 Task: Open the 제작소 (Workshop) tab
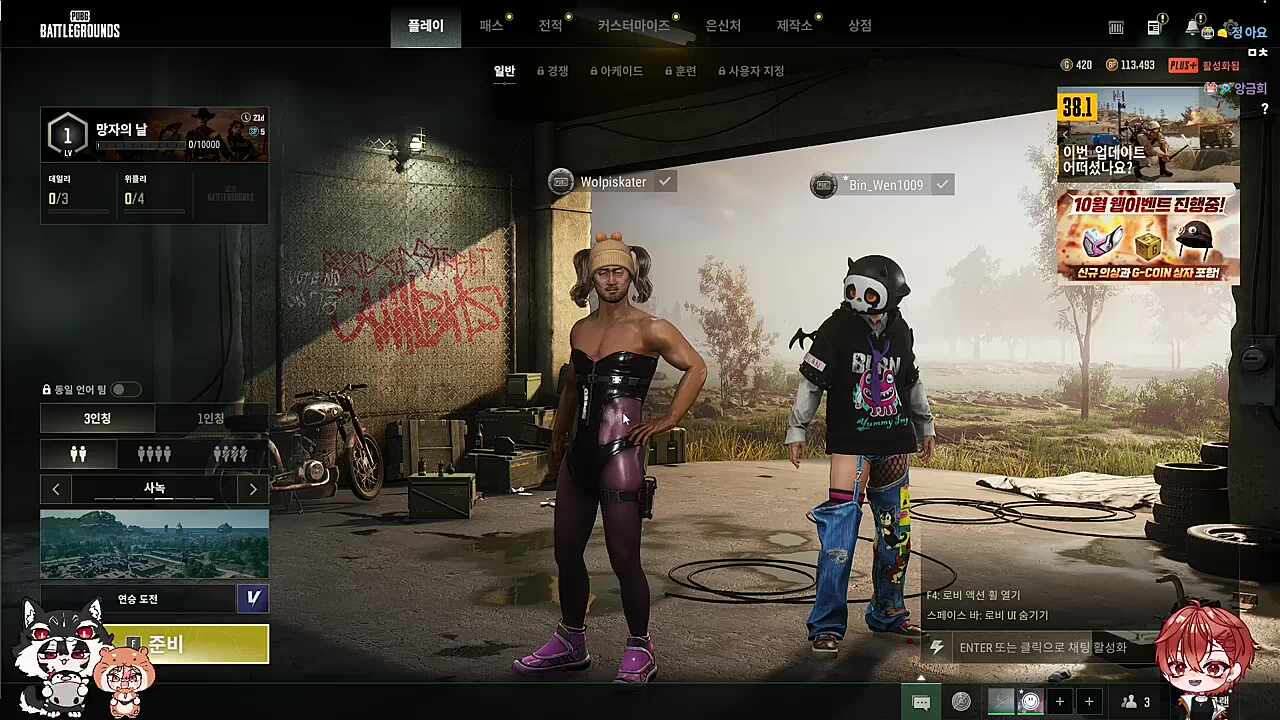click(794, 26)
